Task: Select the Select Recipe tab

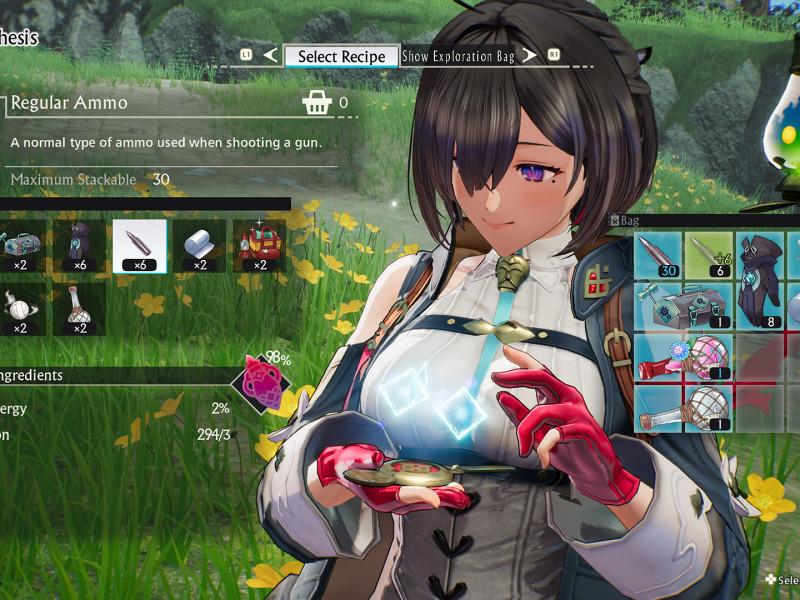Action: click(x=341, y=56)
